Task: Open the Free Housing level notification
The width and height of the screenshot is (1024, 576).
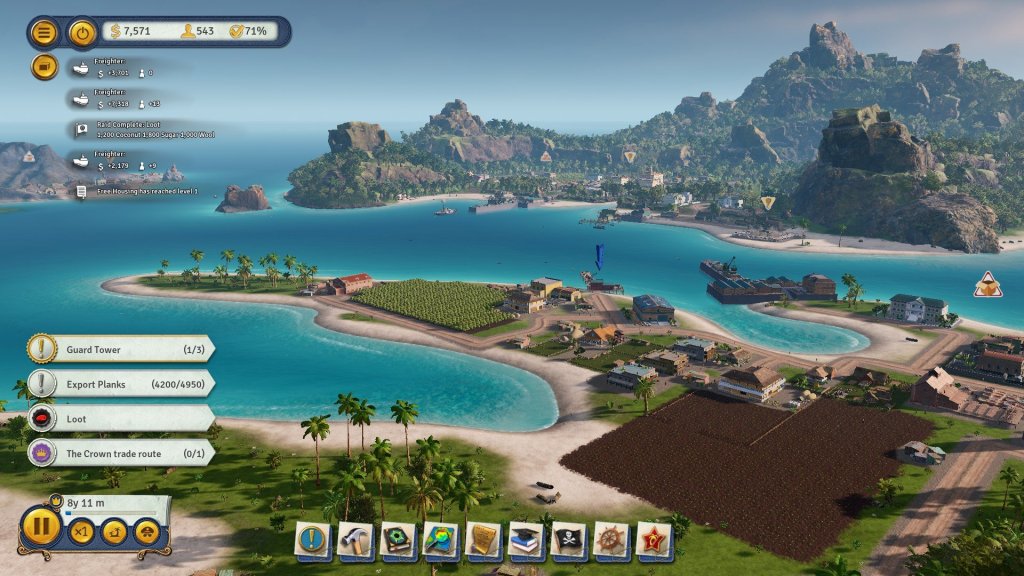Action: coord(140,190)
